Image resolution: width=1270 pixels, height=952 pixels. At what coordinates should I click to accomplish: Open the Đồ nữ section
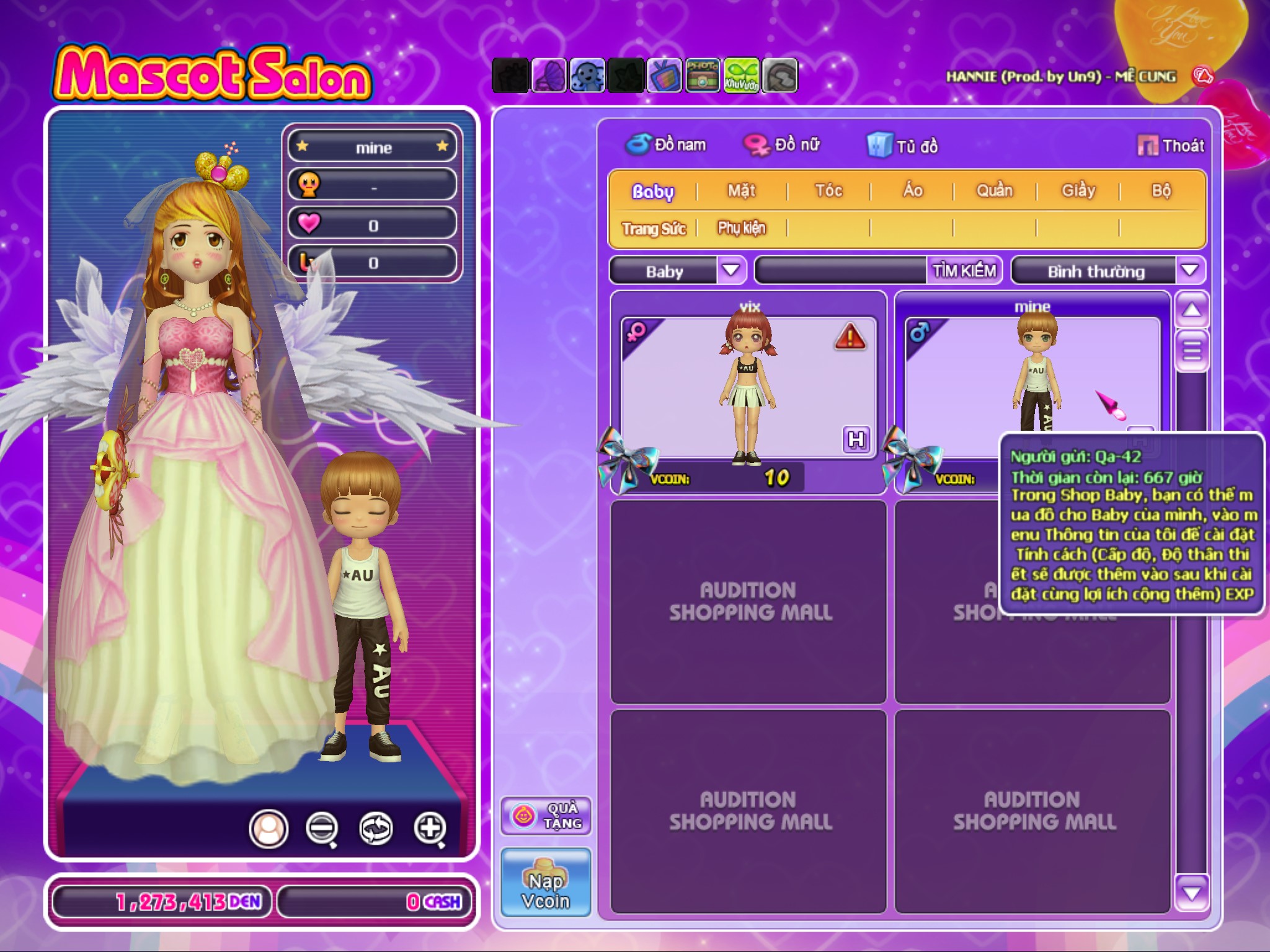click(x=782, y=145)
